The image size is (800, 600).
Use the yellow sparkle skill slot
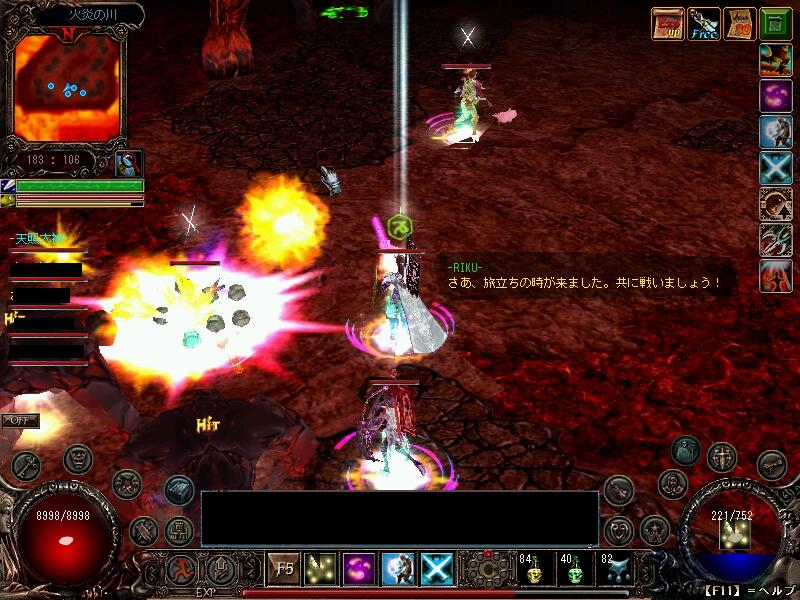point(321,569)
